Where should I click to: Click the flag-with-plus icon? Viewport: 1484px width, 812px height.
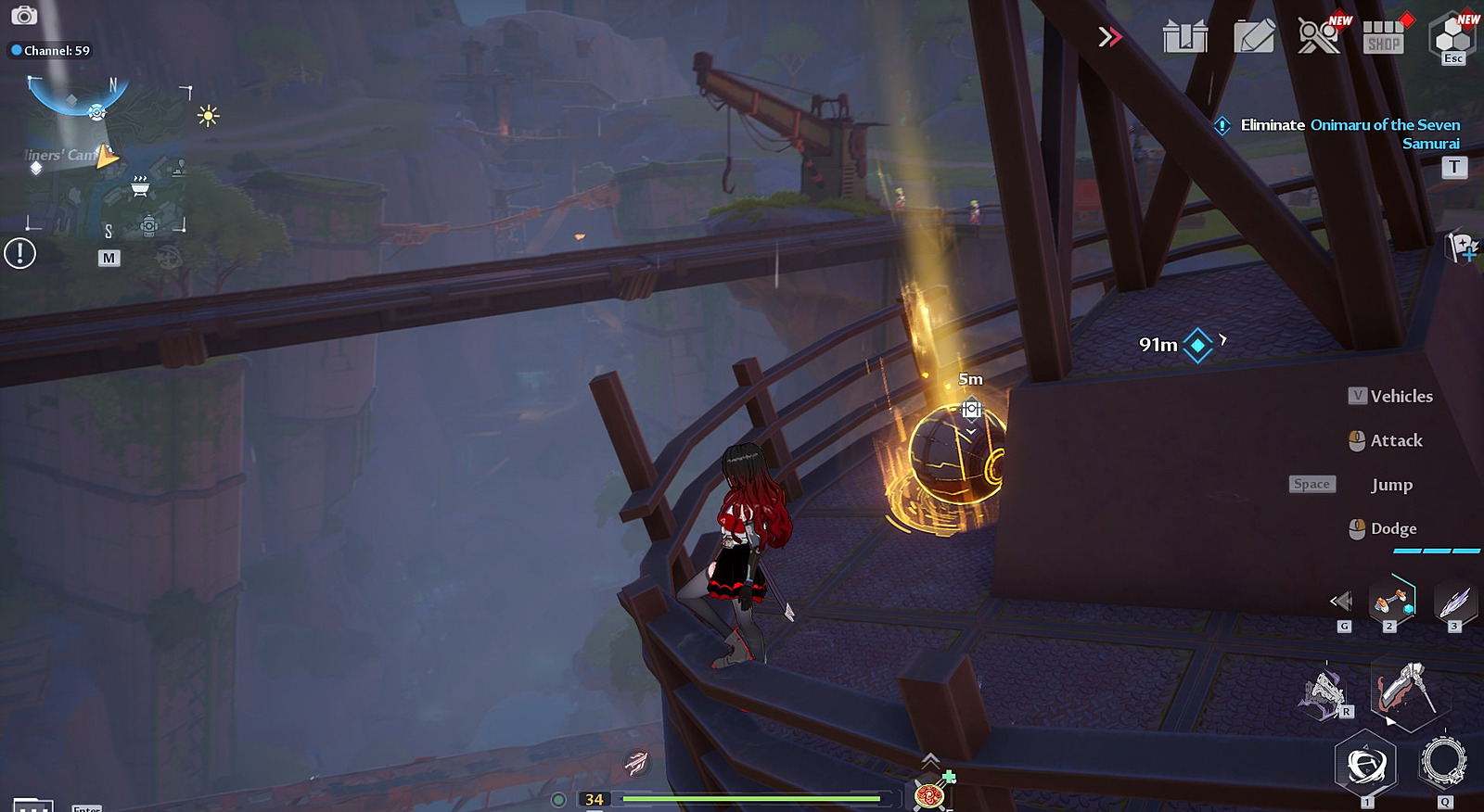tap(1462, 247)
